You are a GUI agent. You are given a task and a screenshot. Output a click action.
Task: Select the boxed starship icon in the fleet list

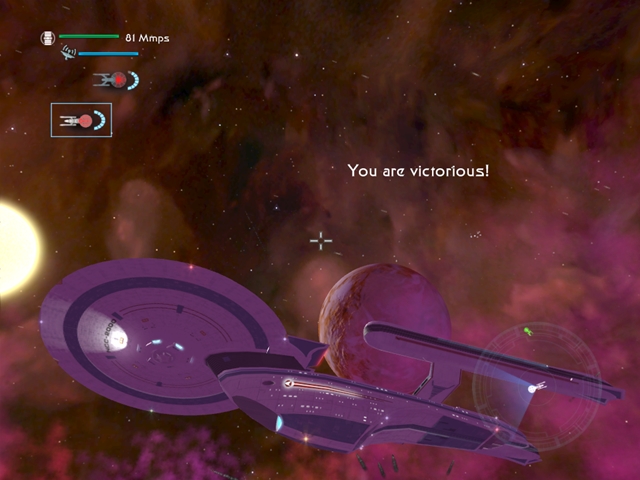[81, 120]
